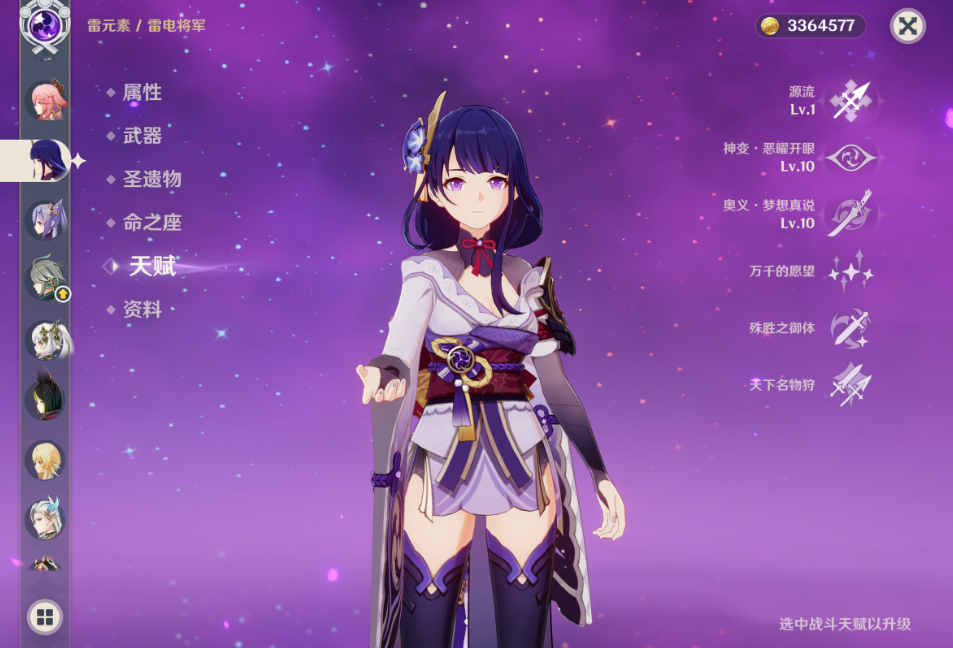Show the 资料 profile tab
The height and width of the screenshot is (648, 953).
141,310
